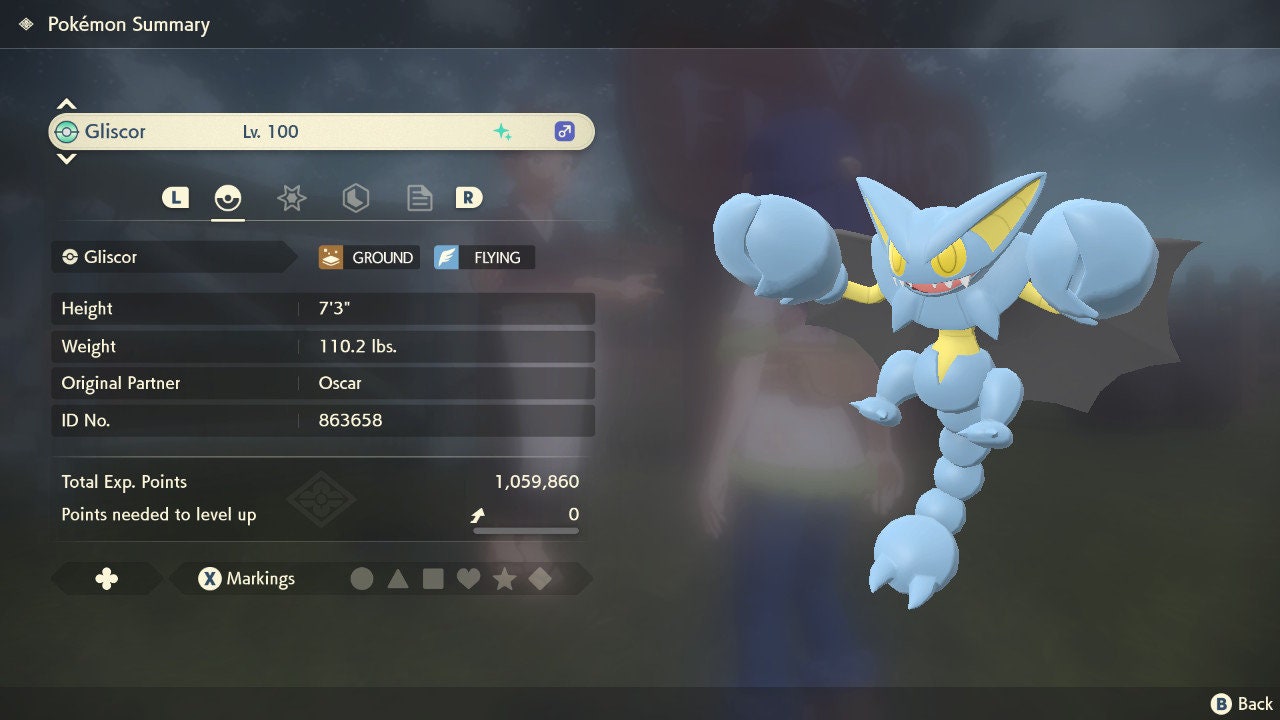This screenshot has height=720, width=1280.
Task: Toggle the heart marking
Action: (x=469, y=578)
